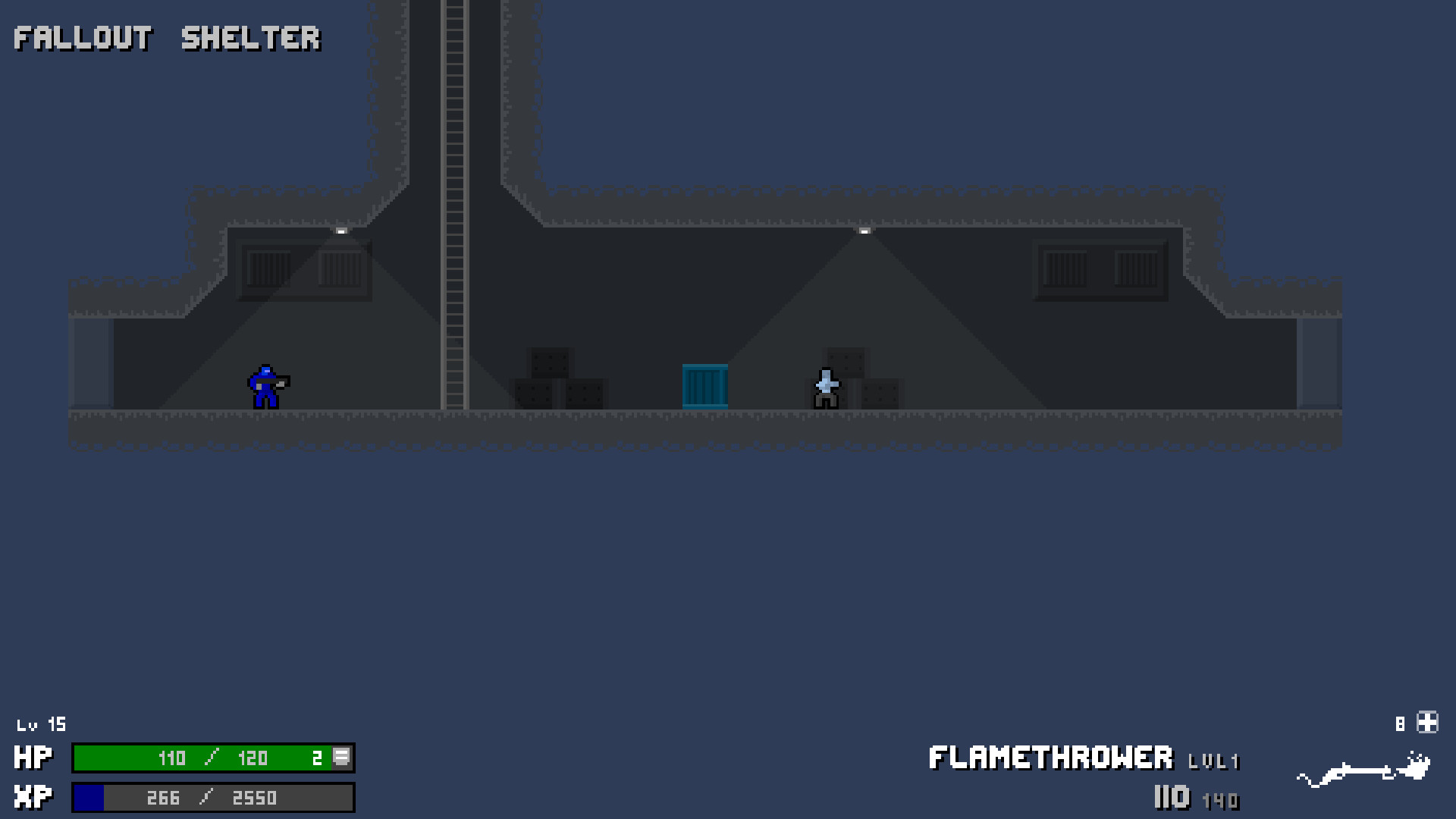Select the HP stat label

pos(32,758)
